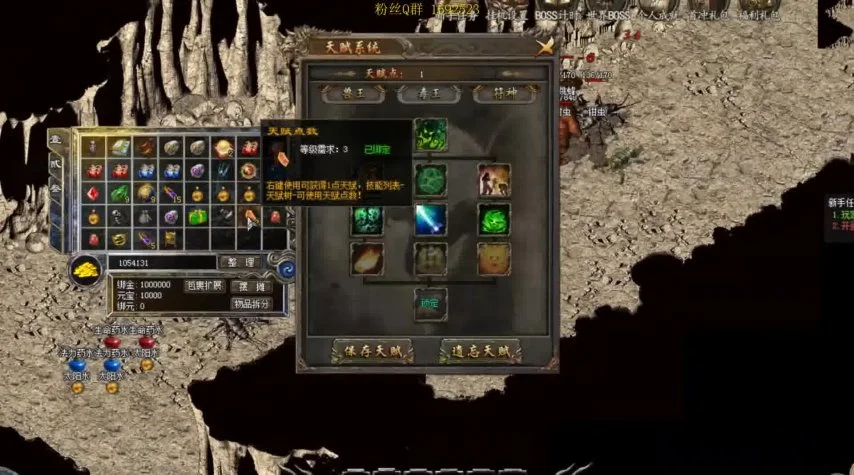Switch to the 毒王 talent tab
The height and width of the screenshot is (475, 854).
(428, 93)
